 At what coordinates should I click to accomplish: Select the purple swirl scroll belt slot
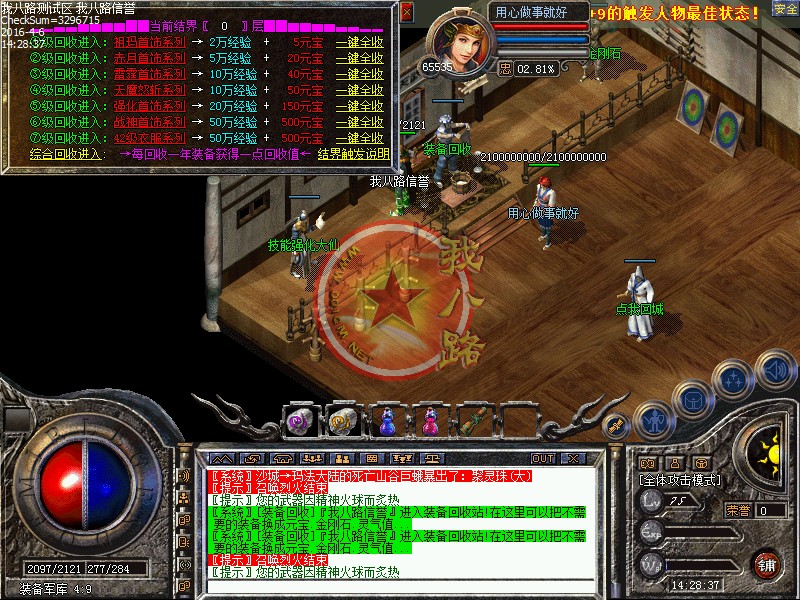[298, 422]
